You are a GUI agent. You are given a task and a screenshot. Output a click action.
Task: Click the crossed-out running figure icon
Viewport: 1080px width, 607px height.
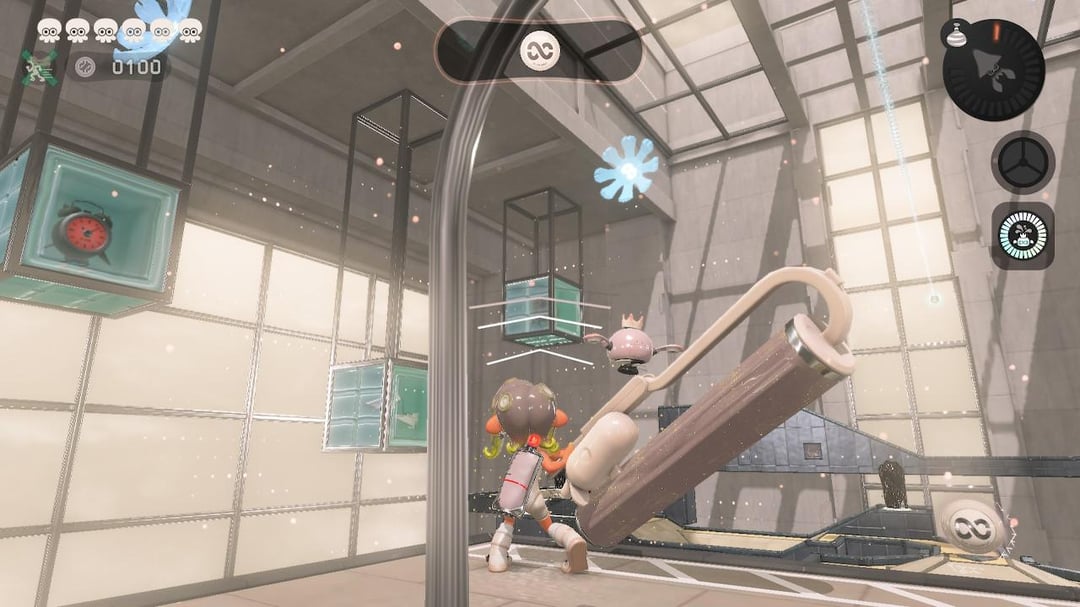tap(39, 67)
